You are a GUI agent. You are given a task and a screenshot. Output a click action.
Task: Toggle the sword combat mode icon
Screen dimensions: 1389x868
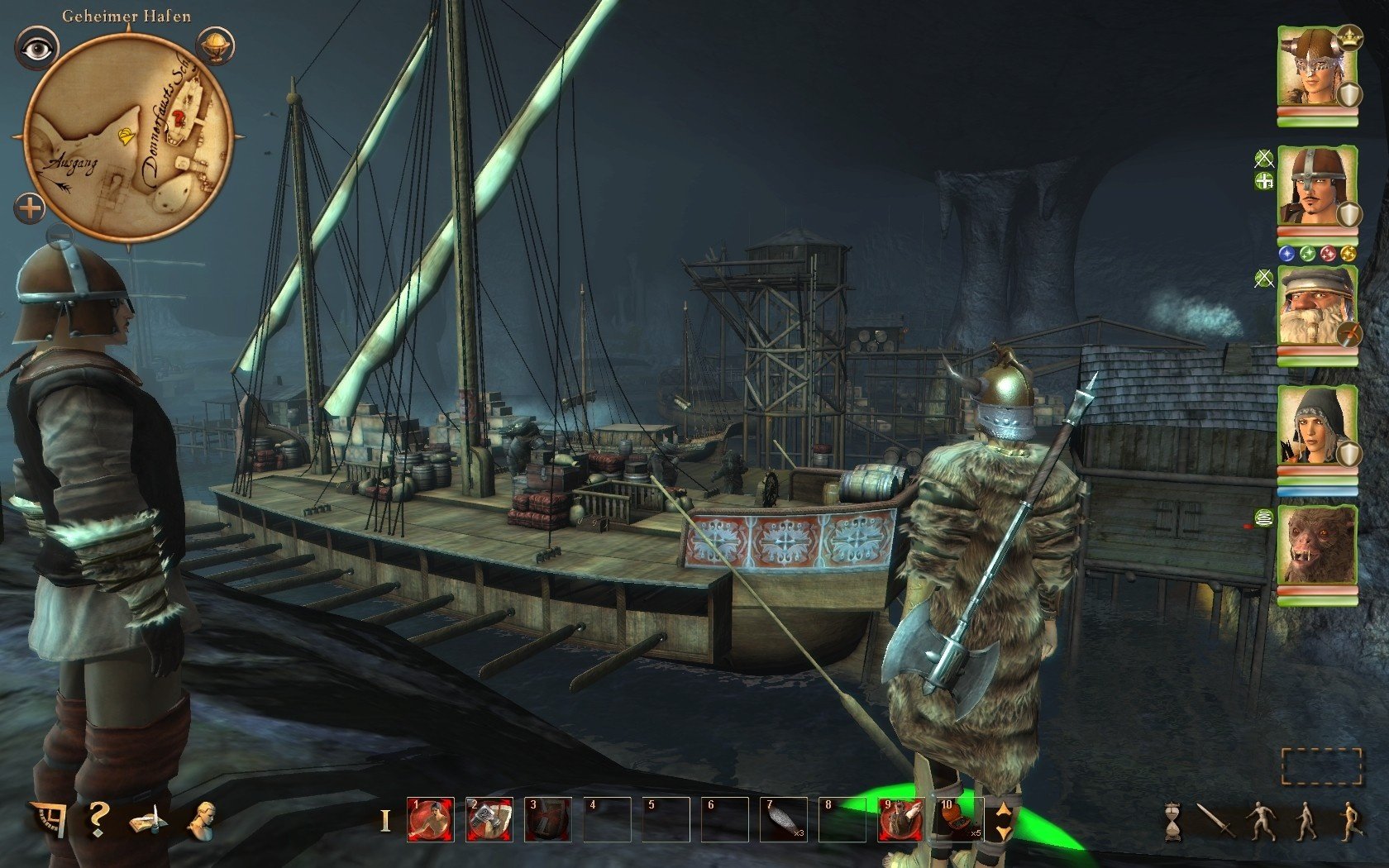pos(1216,820)
